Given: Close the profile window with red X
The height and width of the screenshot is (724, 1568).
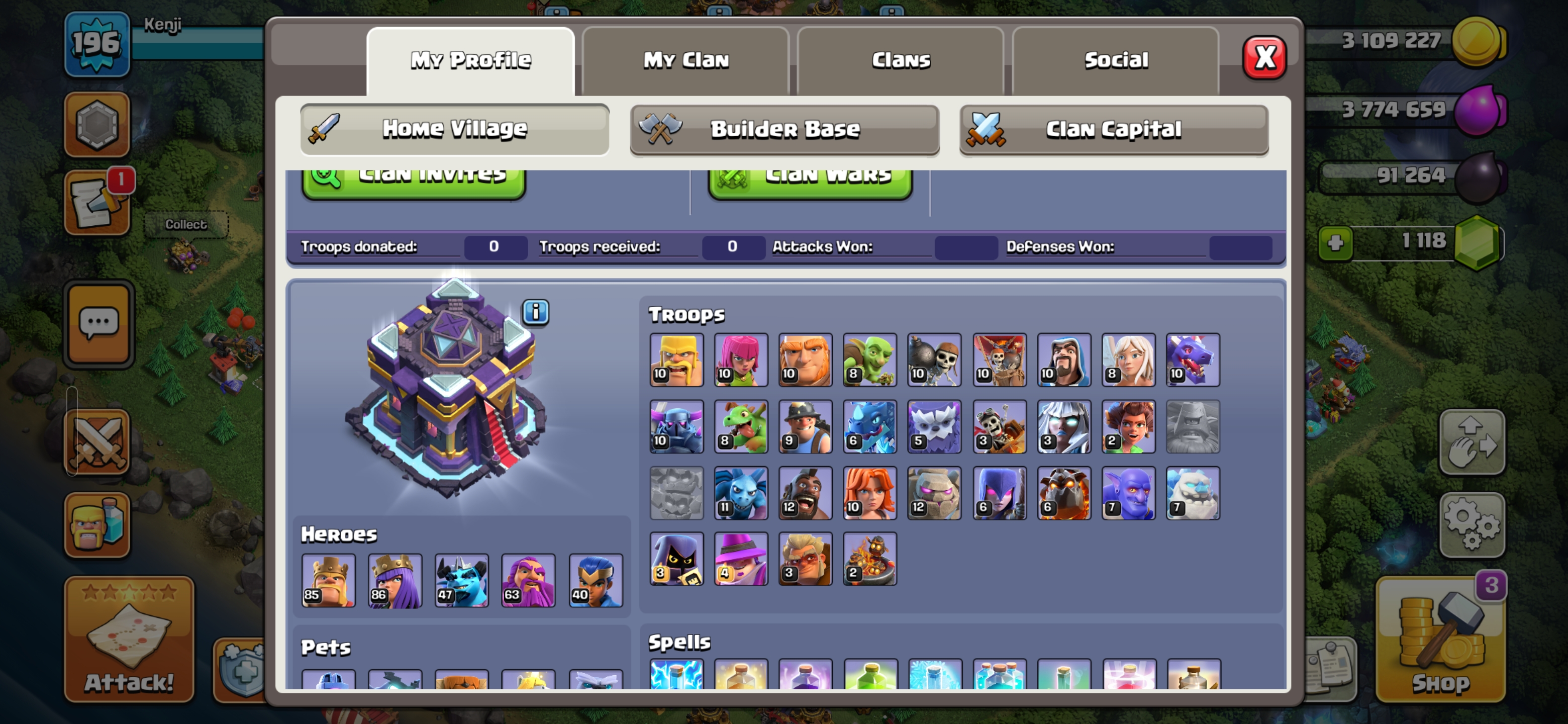Looking at the screenshot, I should (x=1263, y=58).
